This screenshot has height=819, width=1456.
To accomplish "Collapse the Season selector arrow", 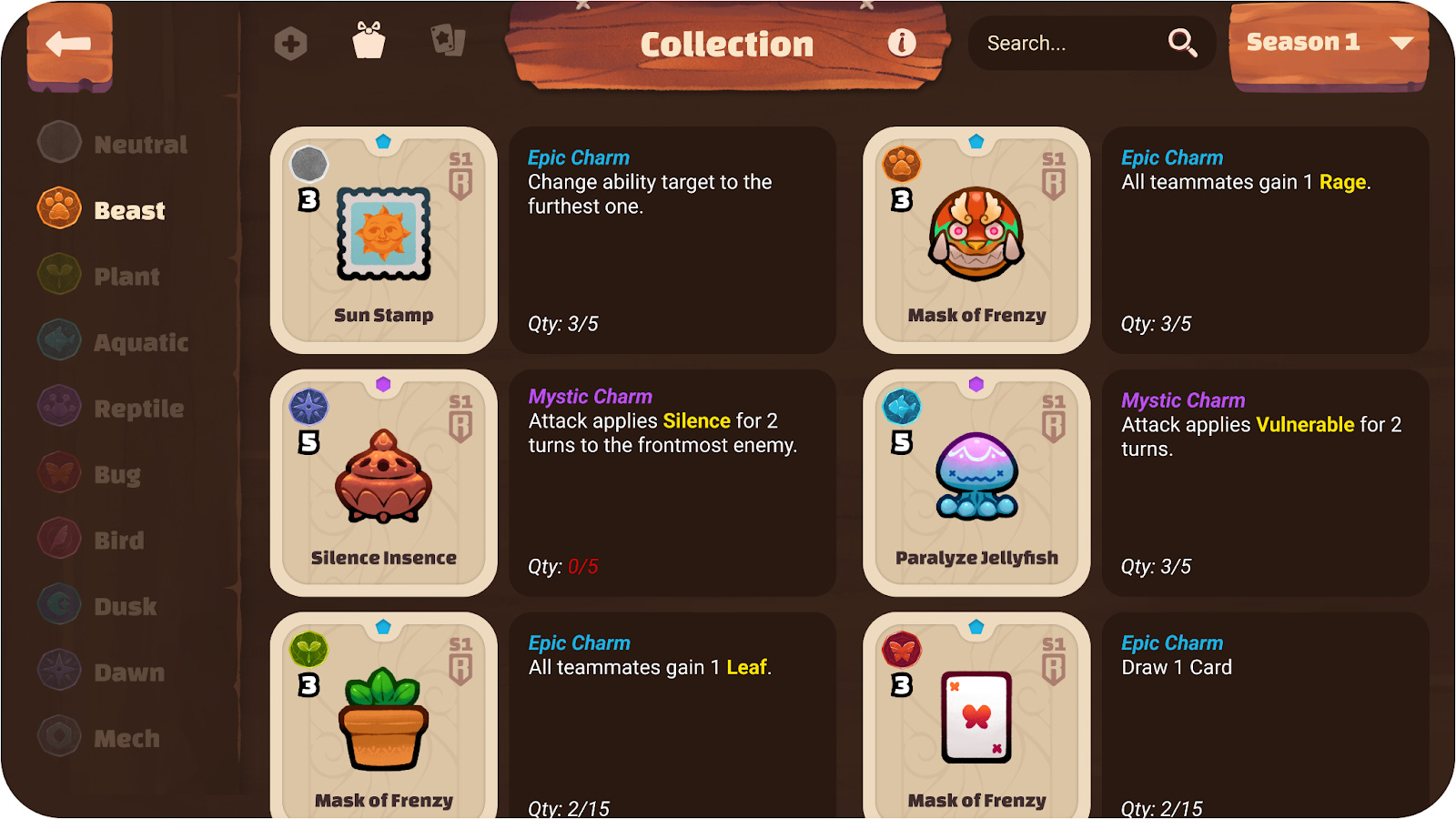I will [1401, 41].
